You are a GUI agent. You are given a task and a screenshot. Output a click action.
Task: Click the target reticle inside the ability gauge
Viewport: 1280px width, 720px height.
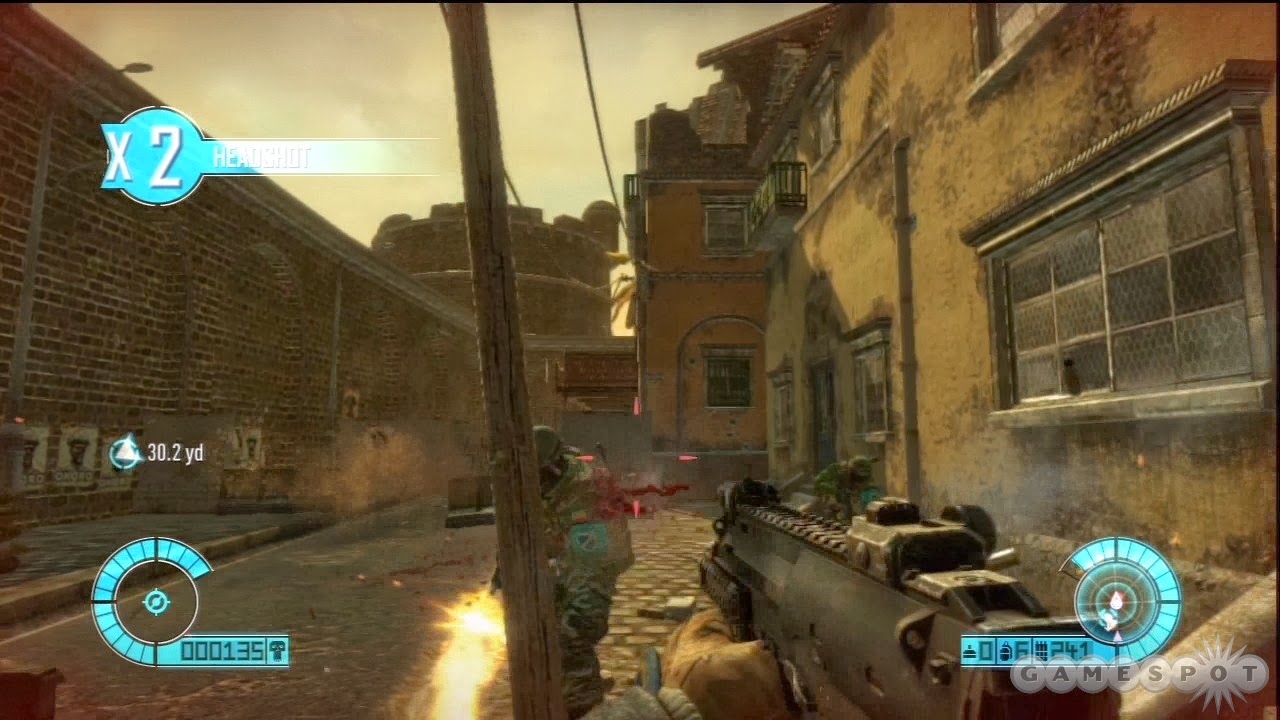(x=156, y=601)
